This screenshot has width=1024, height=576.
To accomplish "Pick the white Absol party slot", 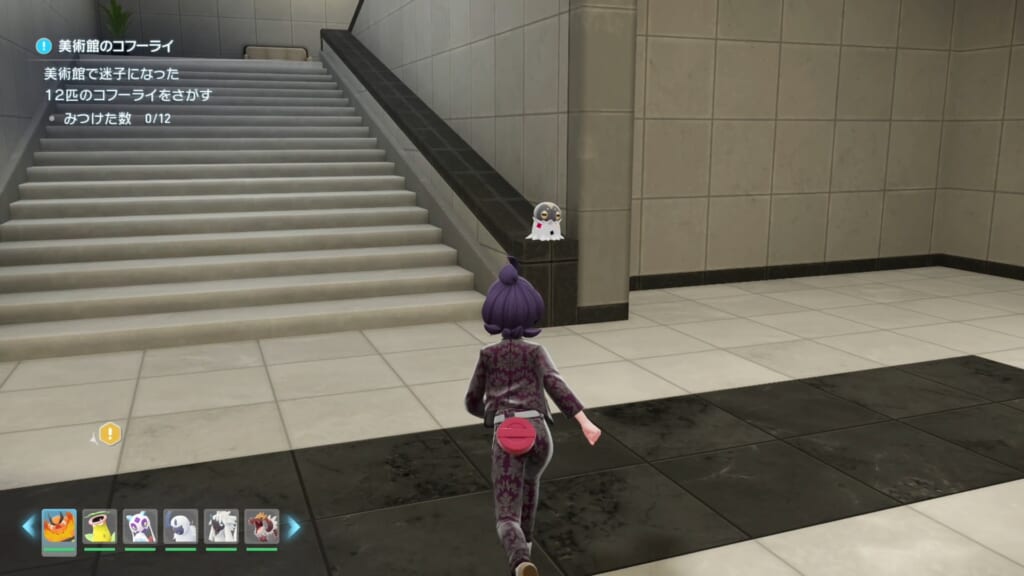I will click(x=181, y=527).
